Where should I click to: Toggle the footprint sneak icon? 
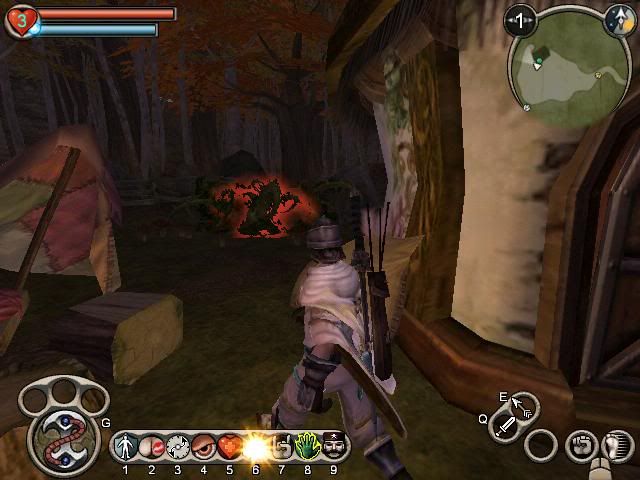tap(617, 445)
